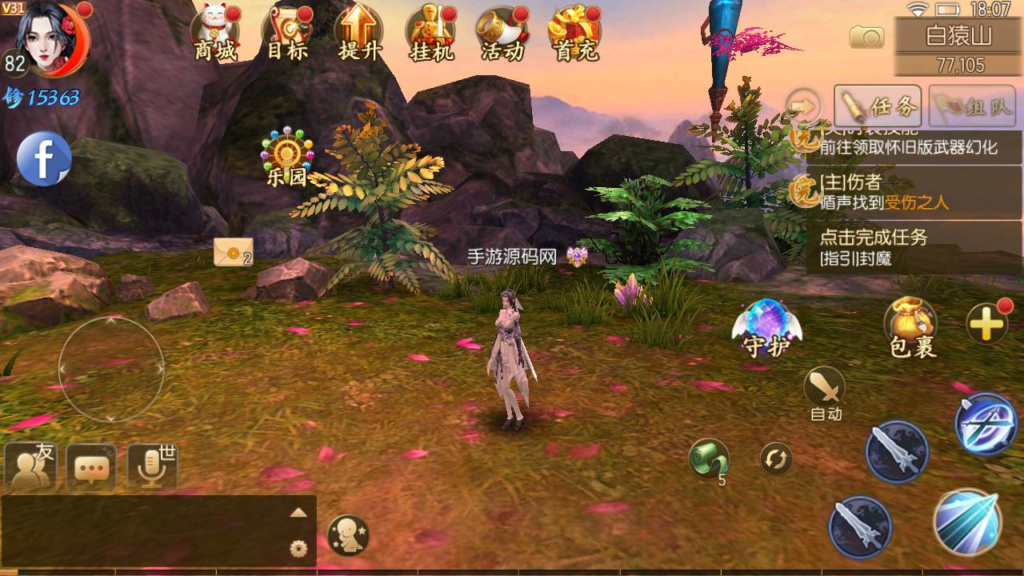Click the camera screenshot icon

[x=866, y=37]
